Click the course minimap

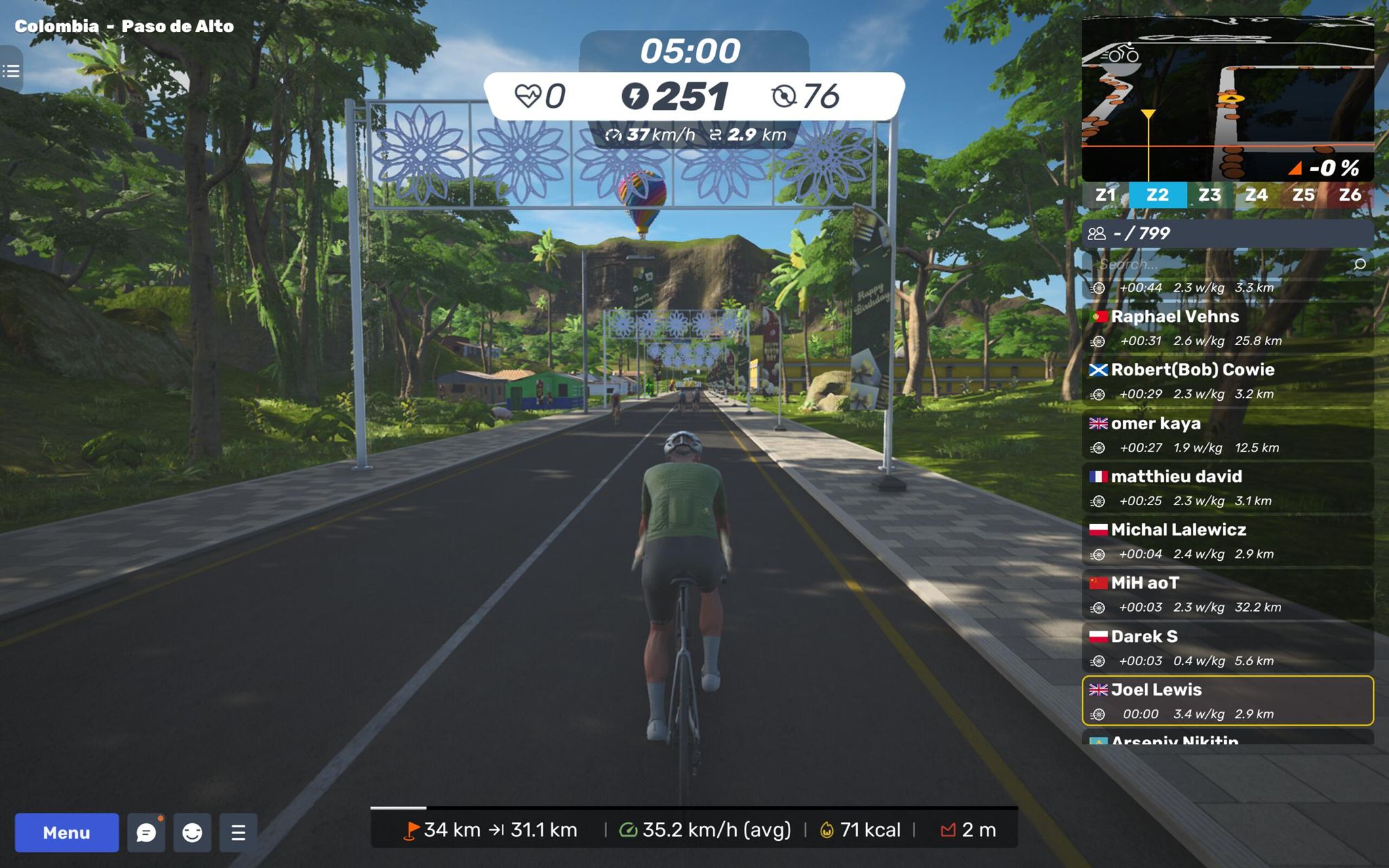tap(1227, 99)
